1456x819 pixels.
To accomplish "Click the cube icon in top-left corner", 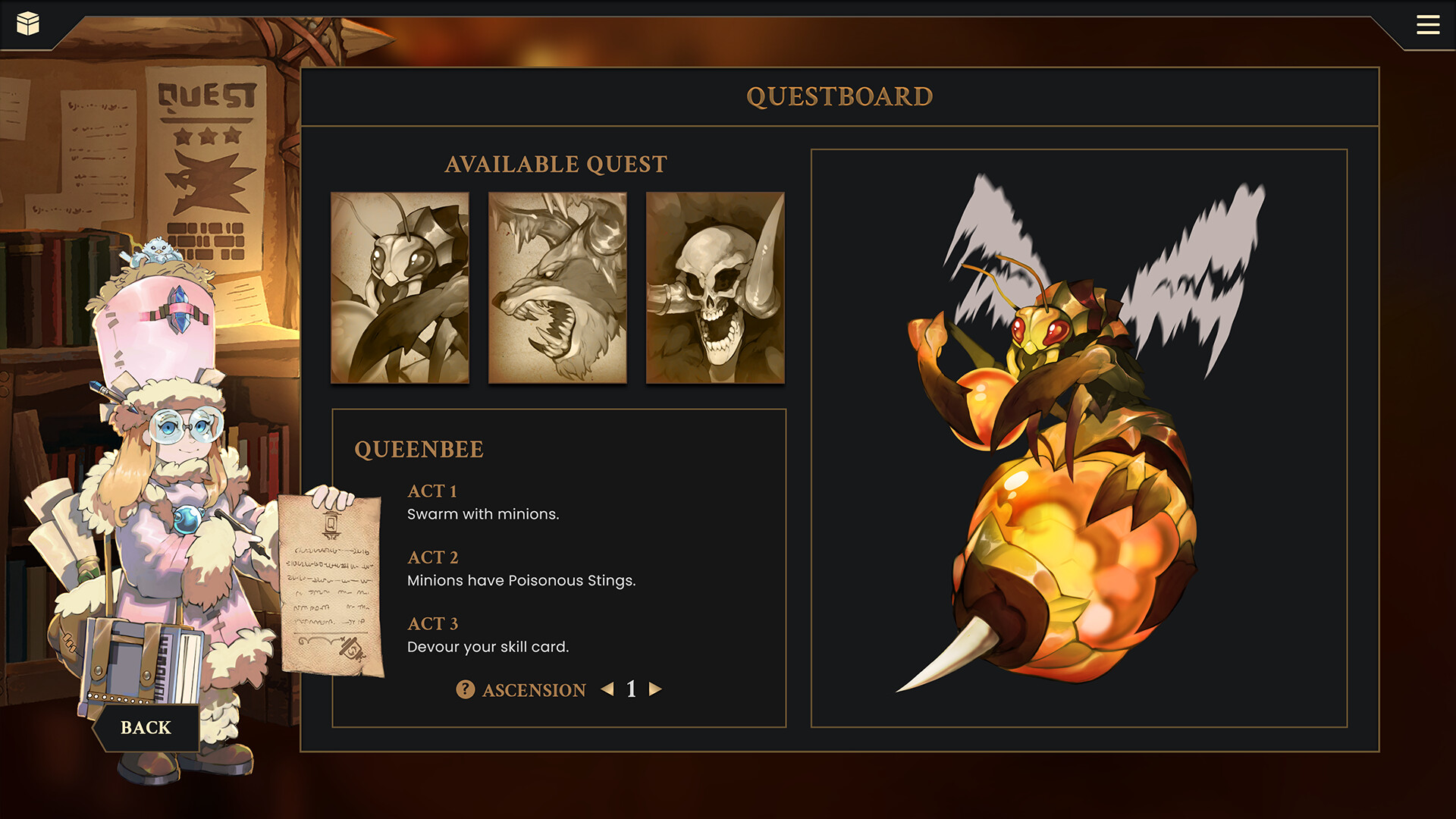I will pyautogui.click(x=28, y=24).
